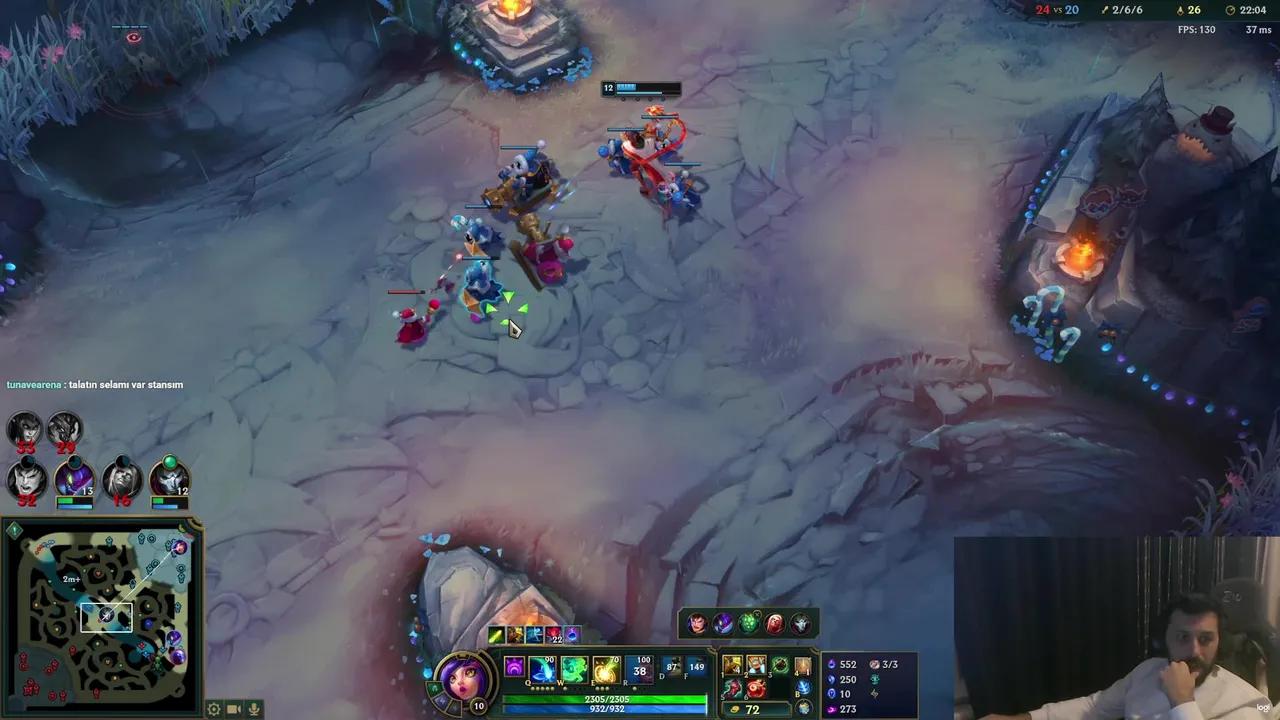Click the trinket ward icon in slot B
The height and width of the screenshot is (720, 1280).
[x=803, y=688]
